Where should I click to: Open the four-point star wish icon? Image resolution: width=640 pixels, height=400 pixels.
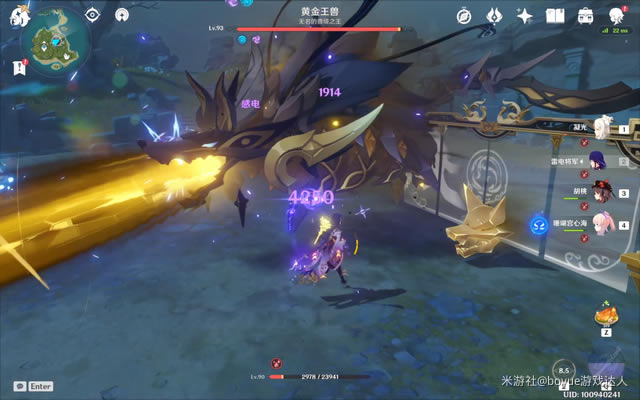(525, 15)
